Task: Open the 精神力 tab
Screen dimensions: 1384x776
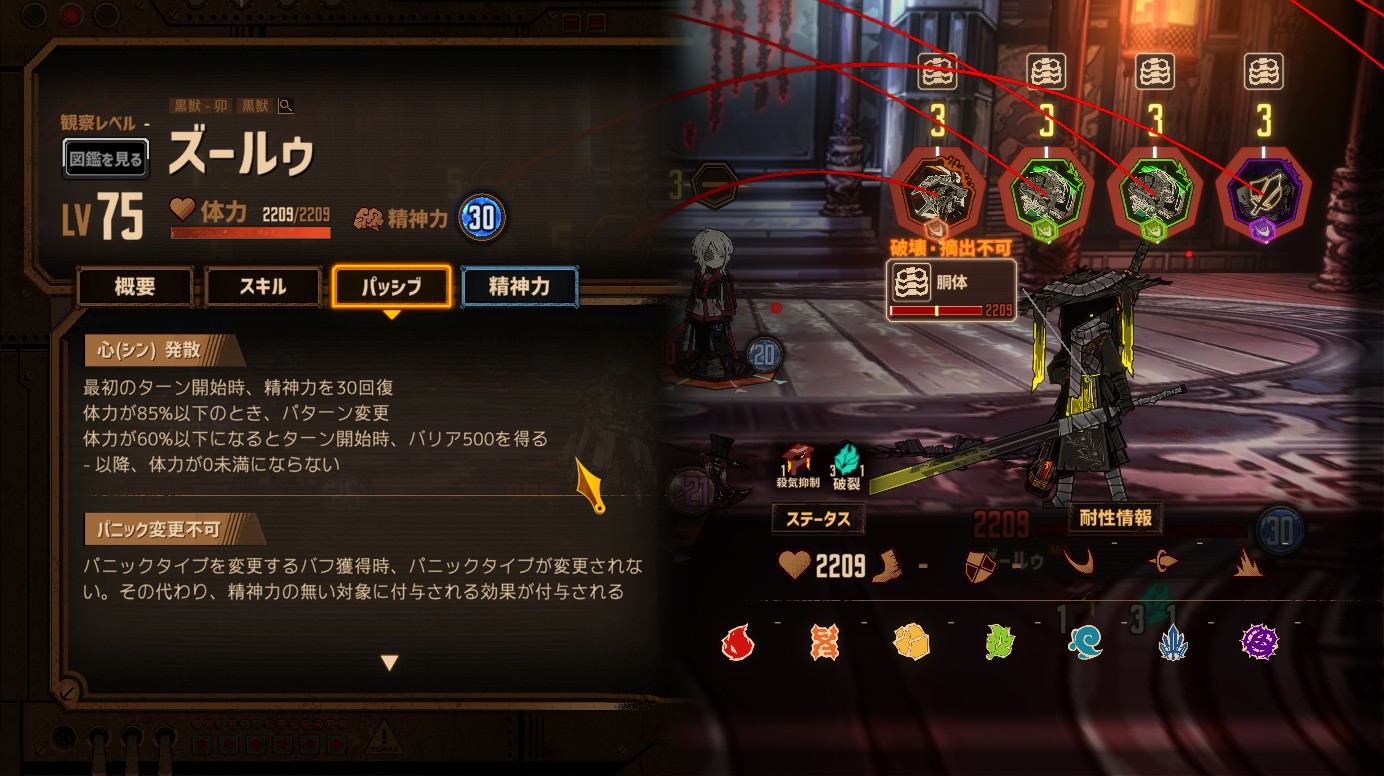Action: pyautogui.click(x=519, y=287)
